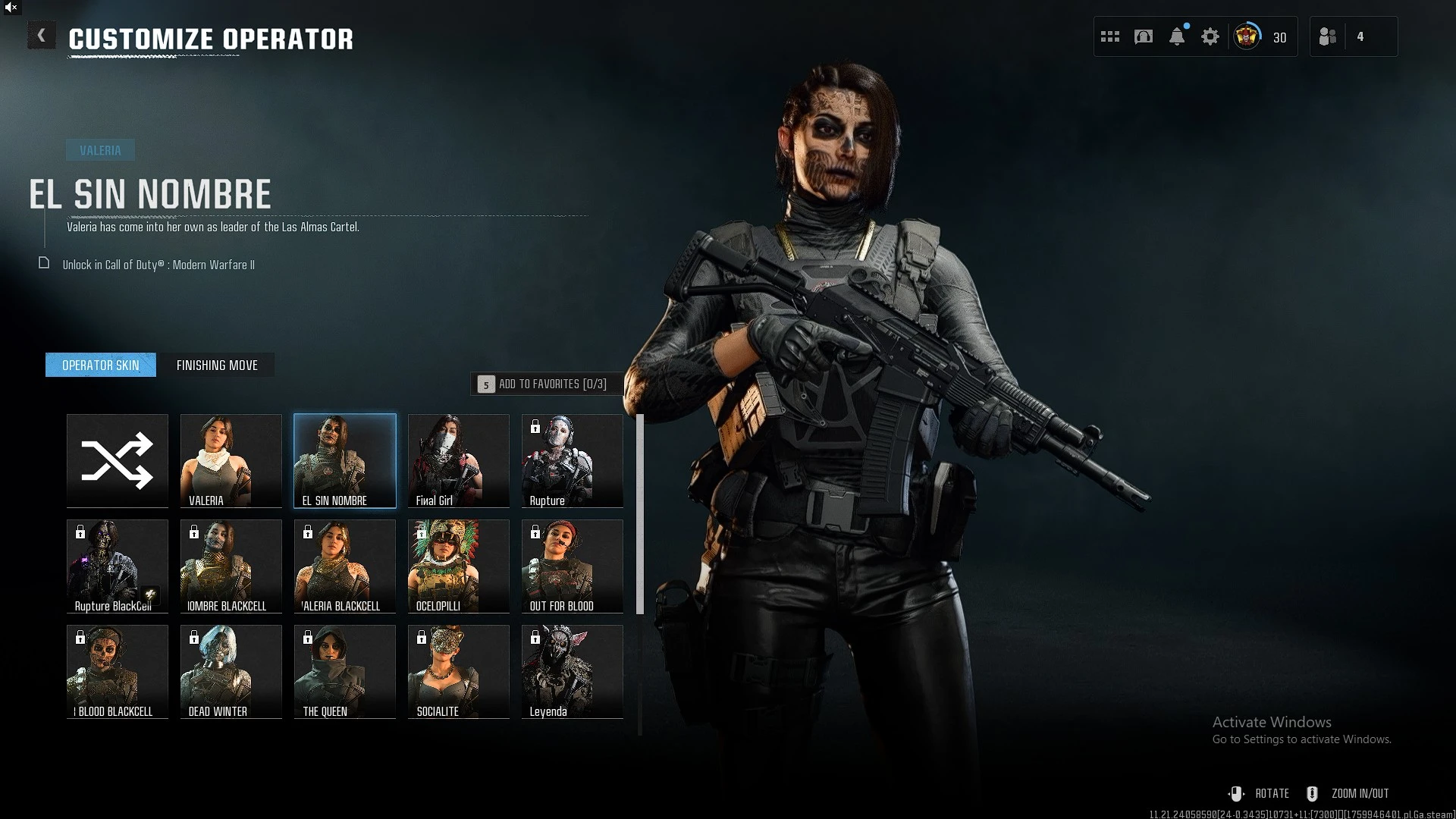Choose the Out For Blood skin
The image size is (1456, 819).
pos(573,566)
